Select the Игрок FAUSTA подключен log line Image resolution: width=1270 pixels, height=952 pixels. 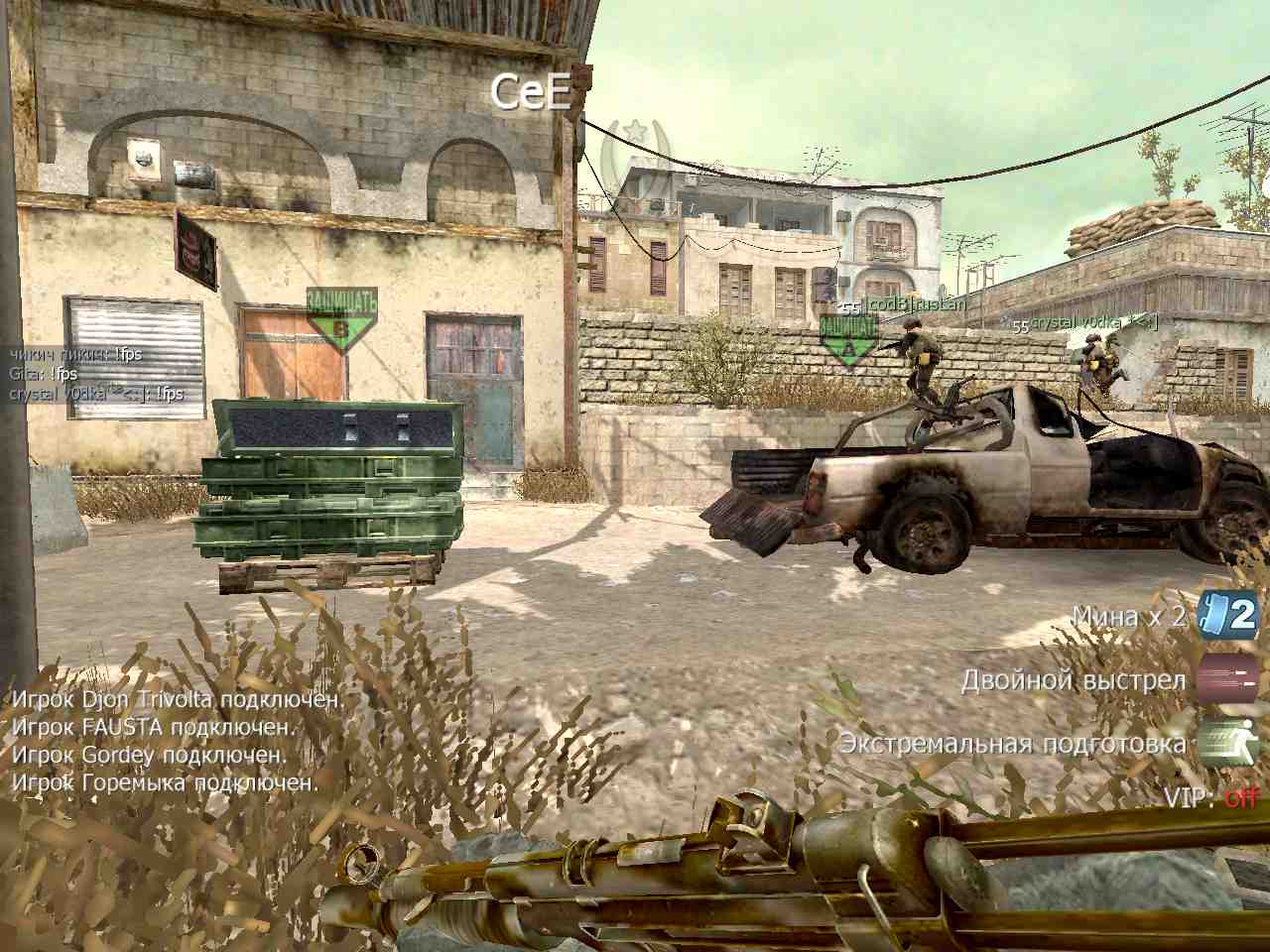154,727
